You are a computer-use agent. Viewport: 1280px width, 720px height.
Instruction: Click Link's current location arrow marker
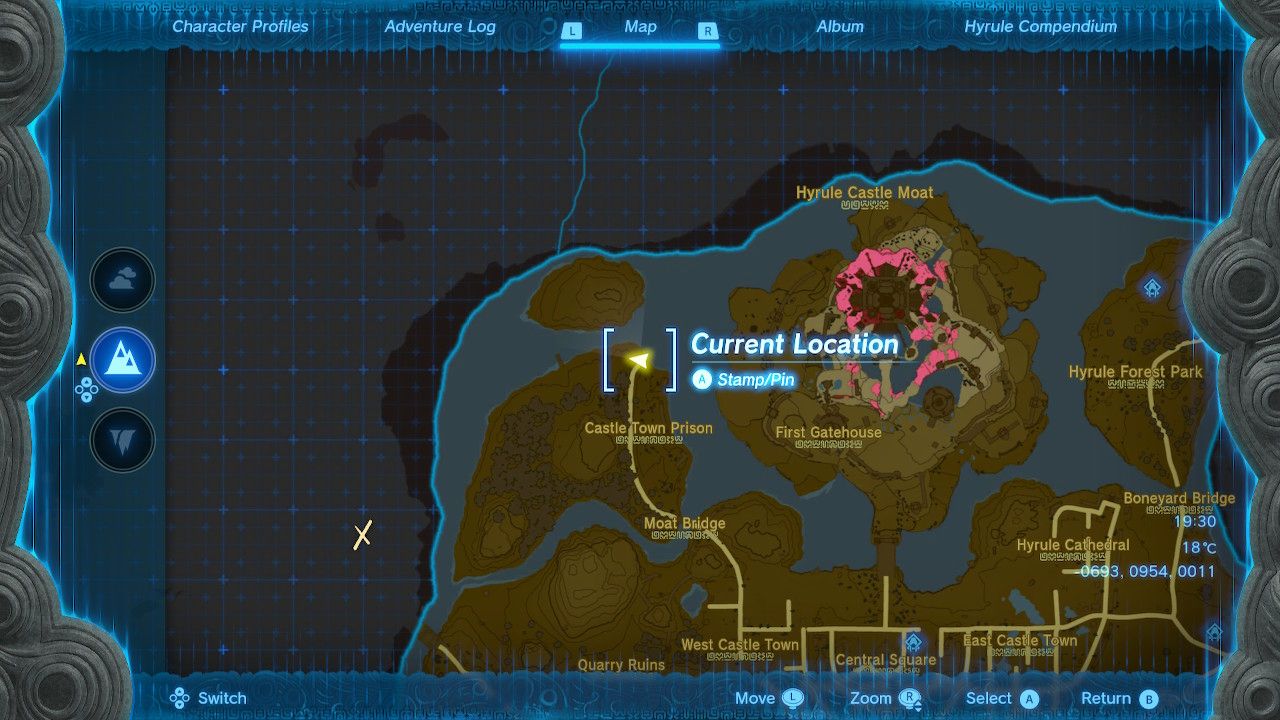tap(640, 360)
